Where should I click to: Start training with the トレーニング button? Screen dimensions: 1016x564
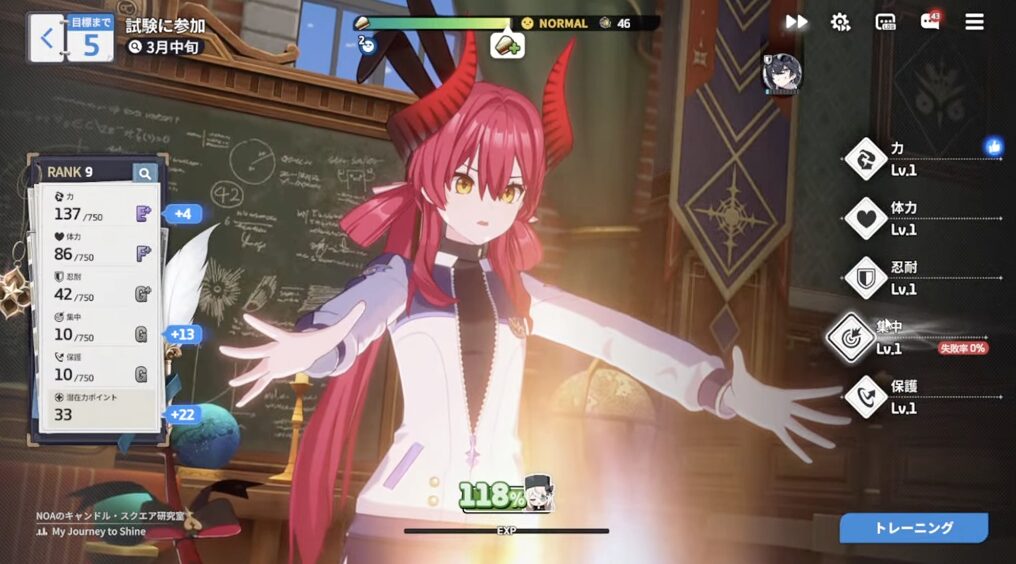tap(913, 528)
